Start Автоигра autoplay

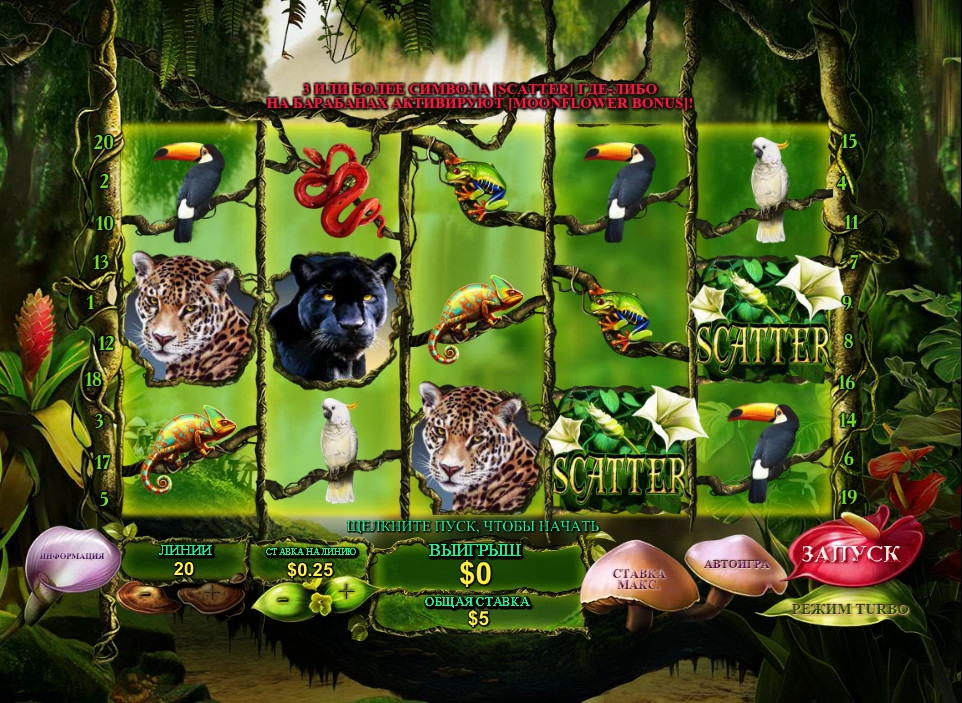[736, 564]
